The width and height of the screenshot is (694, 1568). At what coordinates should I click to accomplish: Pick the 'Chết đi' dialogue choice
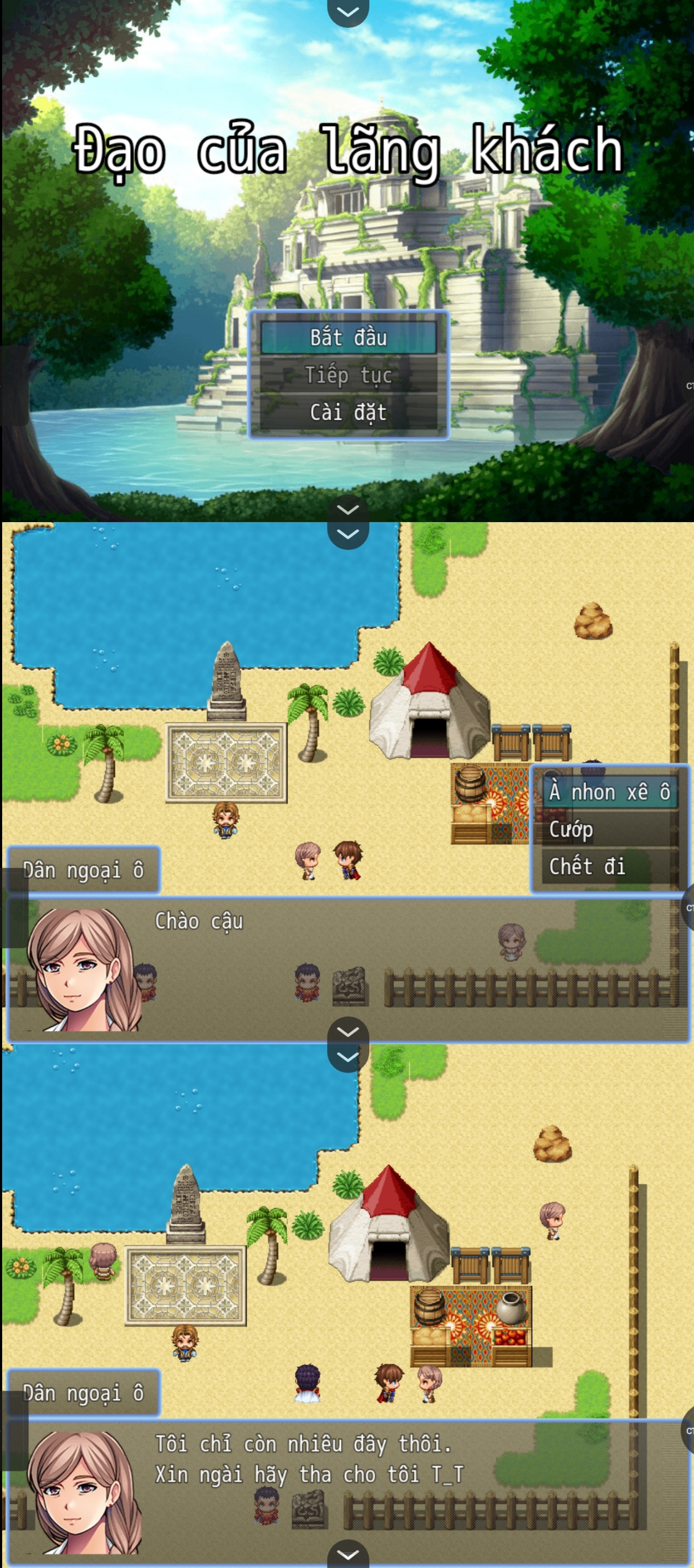point(609,866)
